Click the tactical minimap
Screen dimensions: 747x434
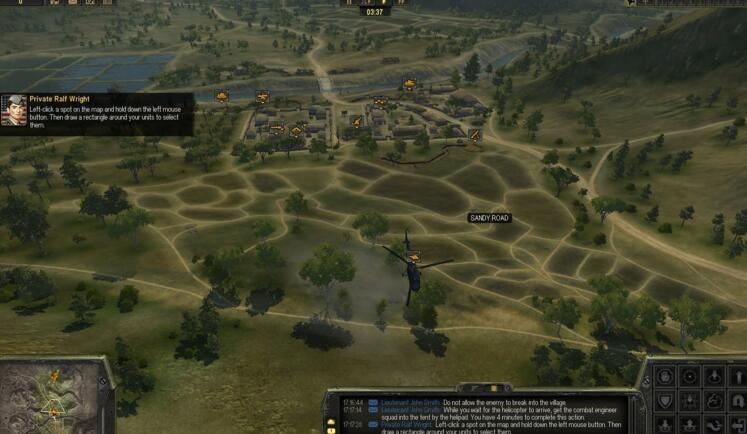(x=55, y=397)
